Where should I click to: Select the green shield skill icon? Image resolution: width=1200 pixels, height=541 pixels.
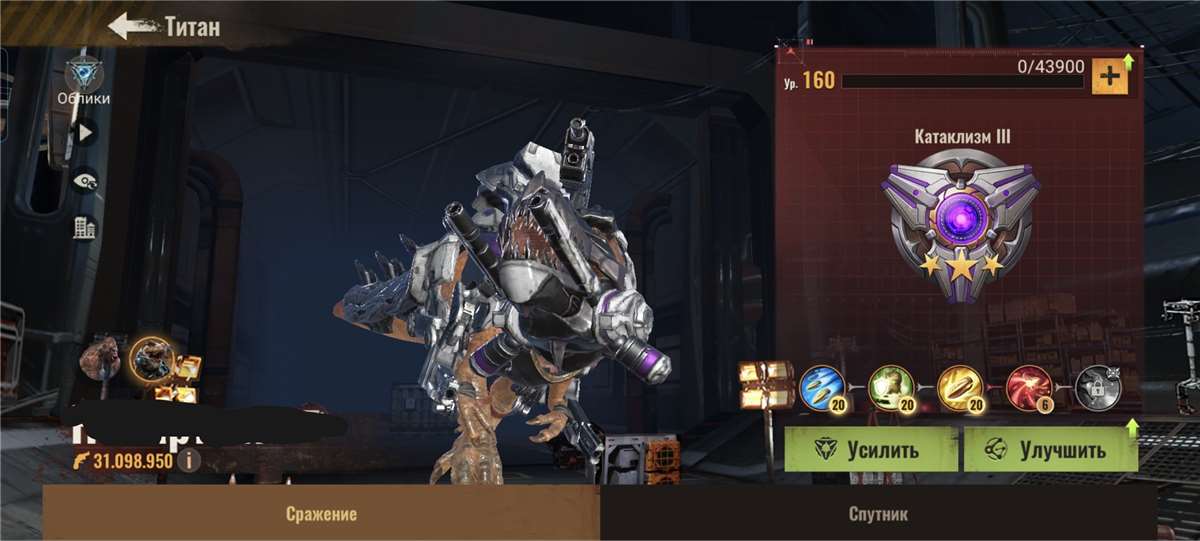(x=889, y=386)
